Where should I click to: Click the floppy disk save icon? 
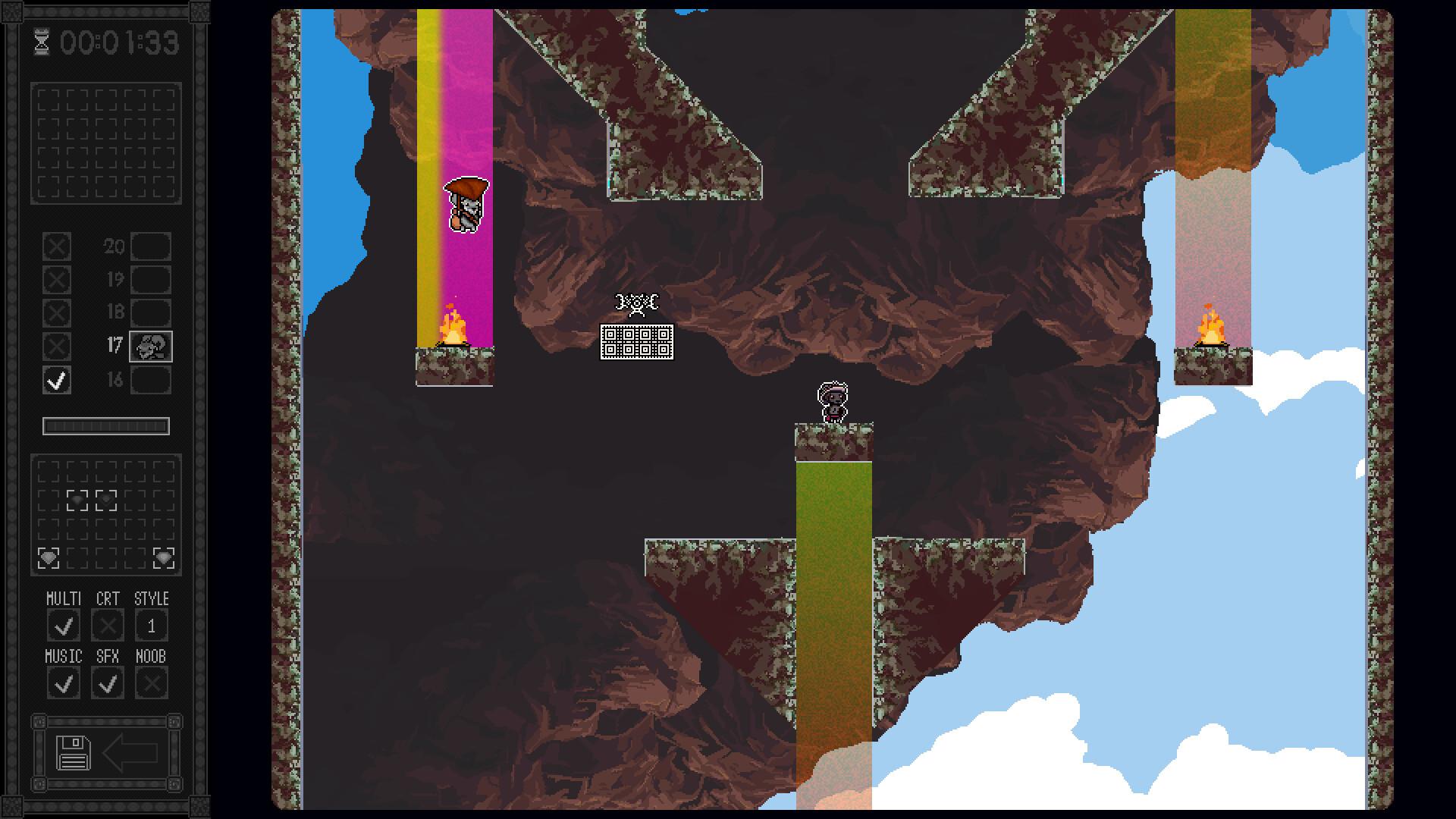tap(74, 753)
